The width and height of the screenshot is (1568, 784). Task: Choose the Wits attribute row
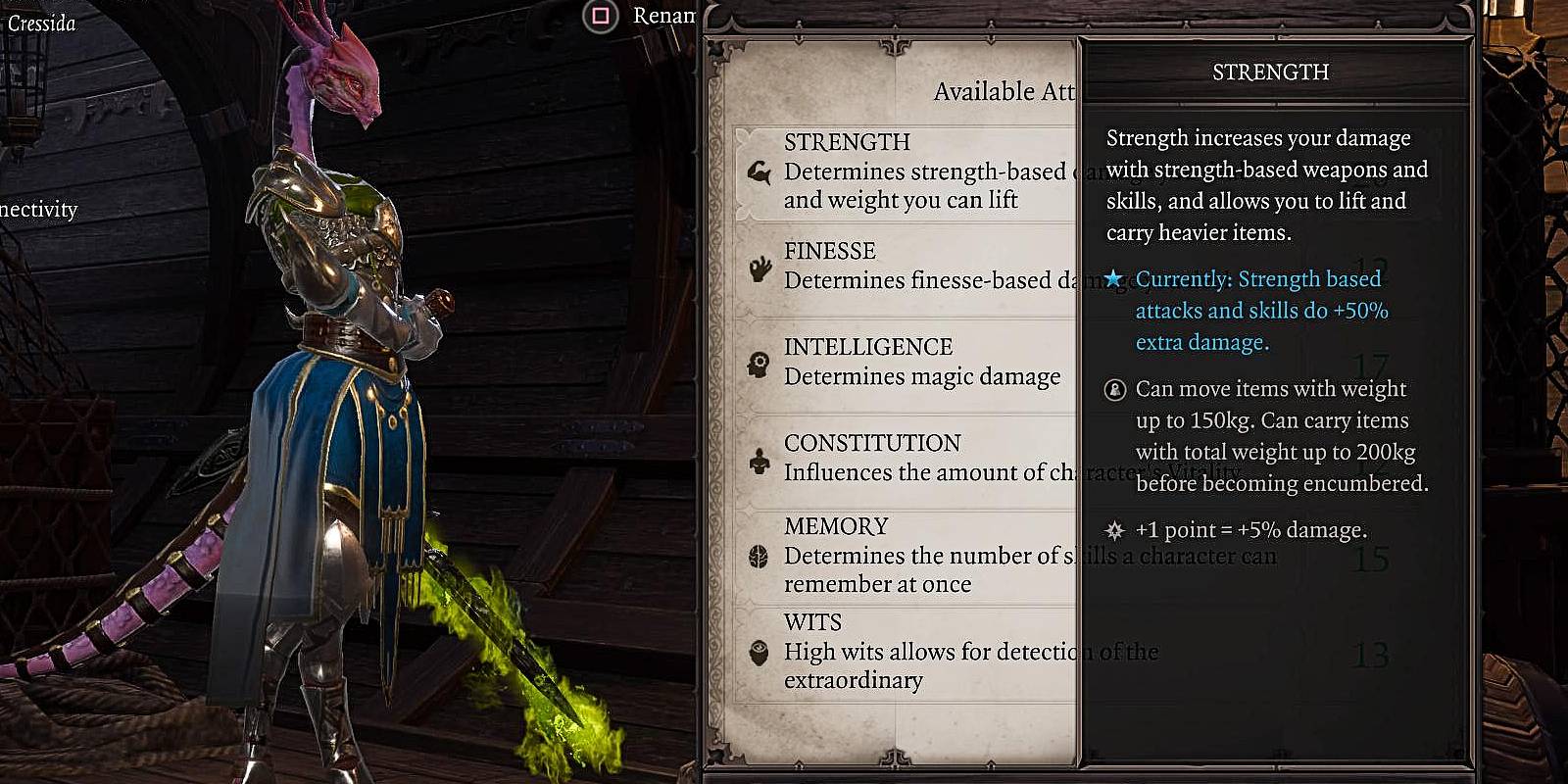pyautogui.click(x=902, y=652)
